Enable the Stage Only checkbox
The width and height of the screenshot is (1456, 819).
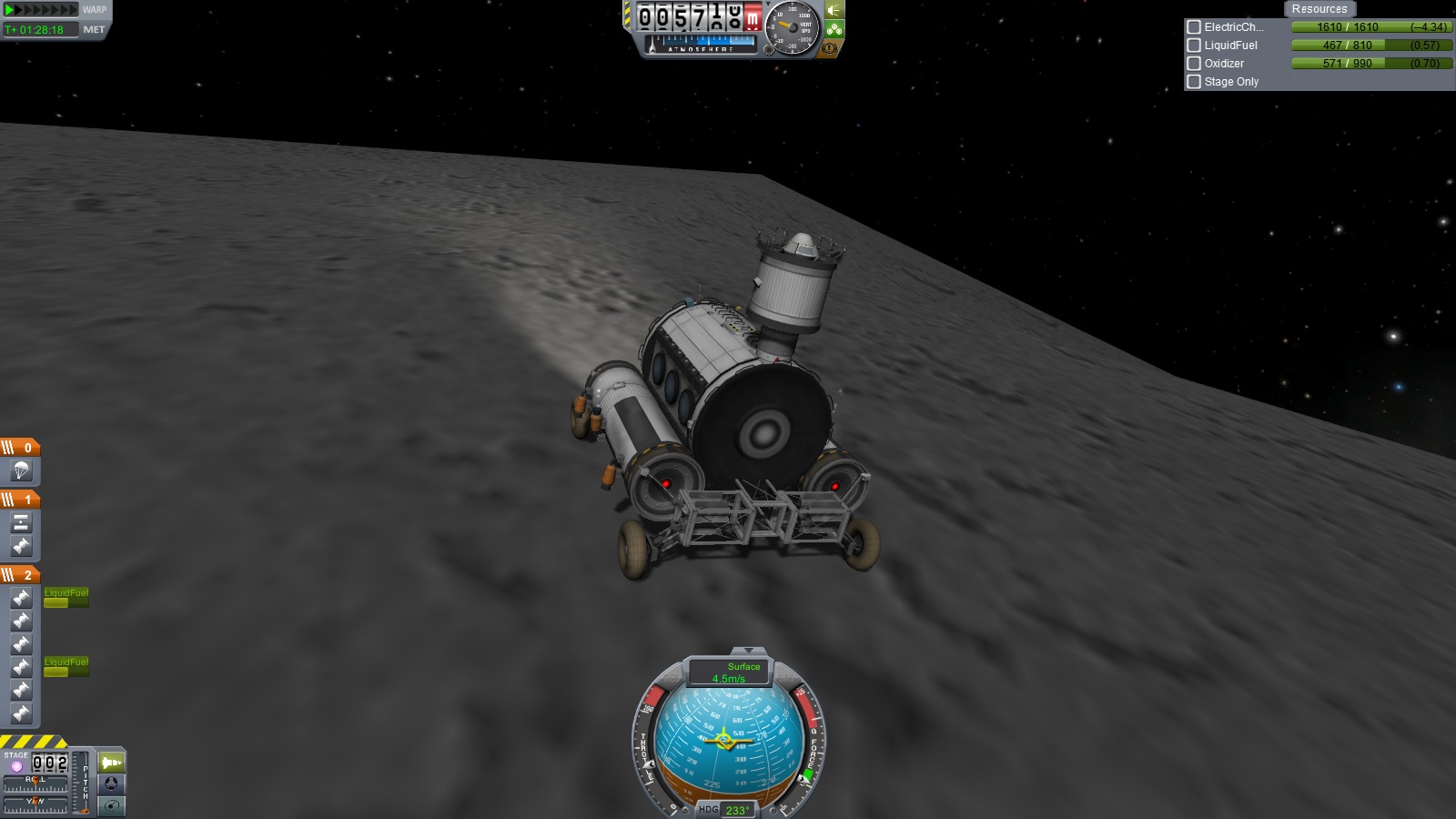(x=1194, y=82)
